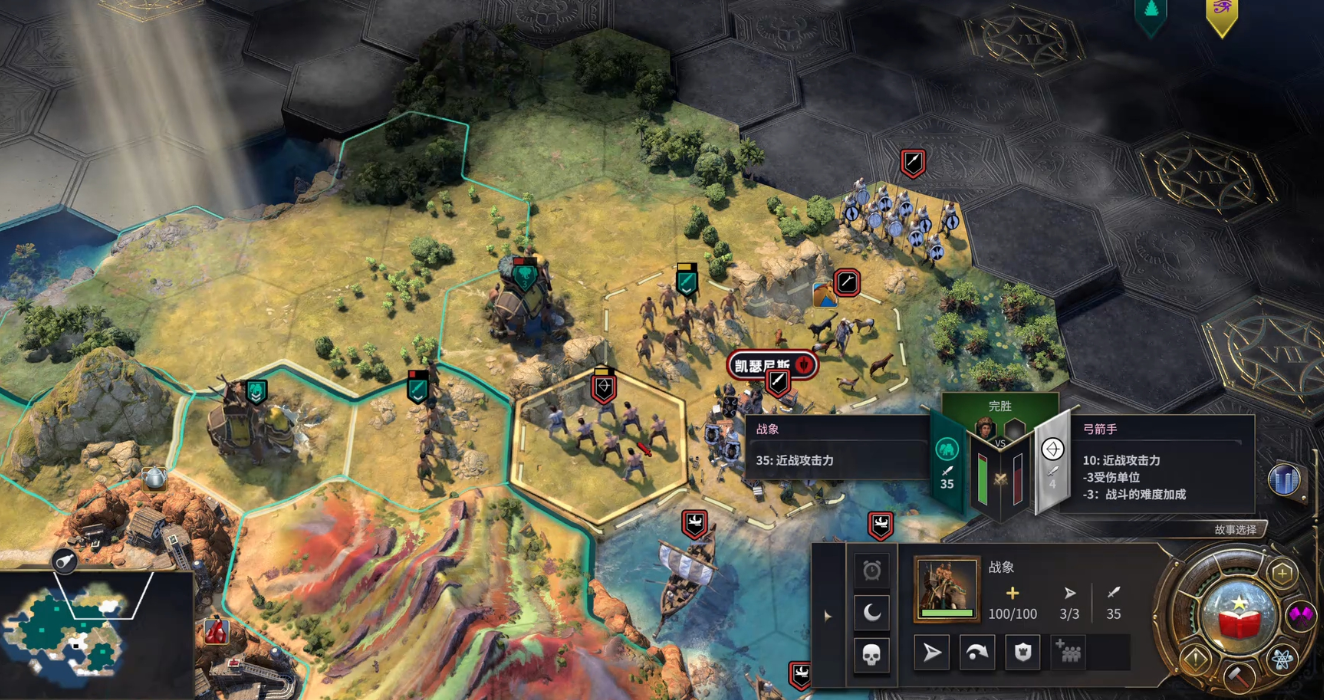Click the alarm clock alert action
The image size is (1324, 700).
pos(872,570)
